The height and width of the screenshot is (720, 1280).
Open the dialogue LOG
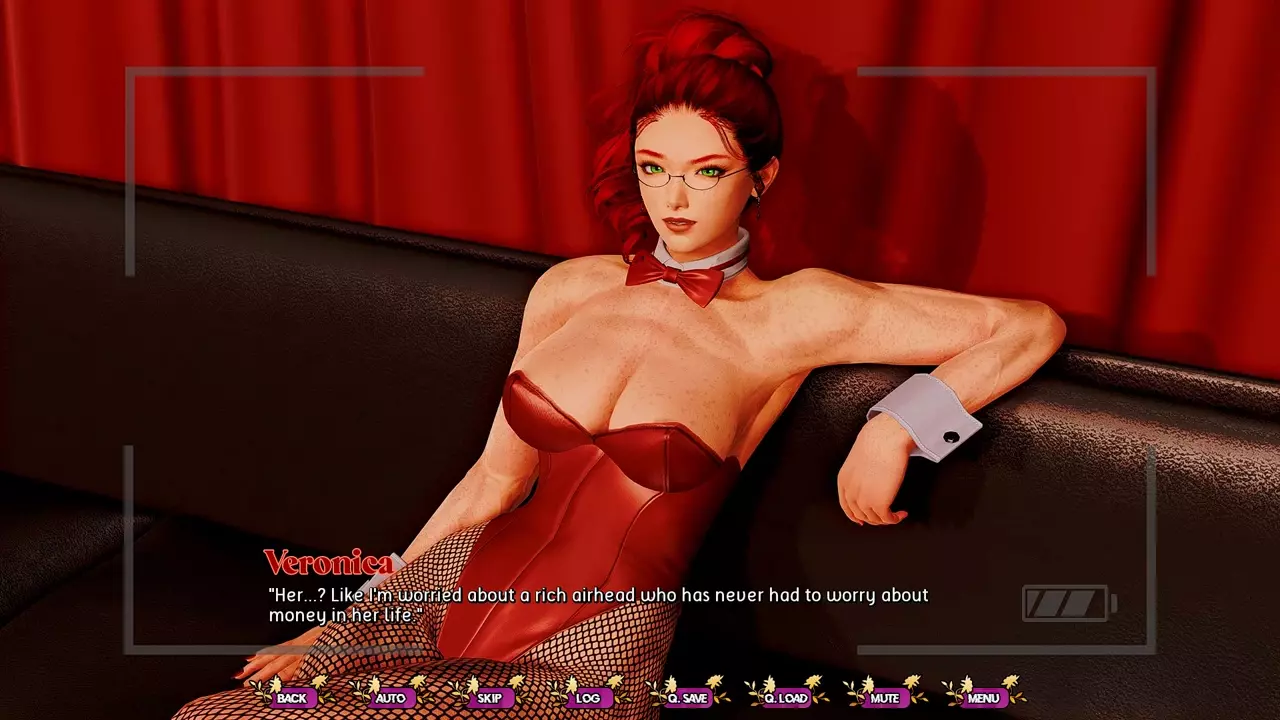pos(588,697)
